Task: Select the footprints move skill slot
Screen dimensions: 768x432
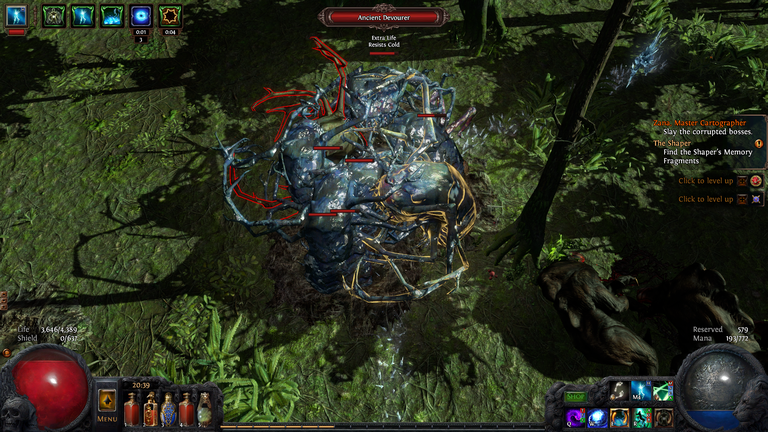Action: (620, 391)
